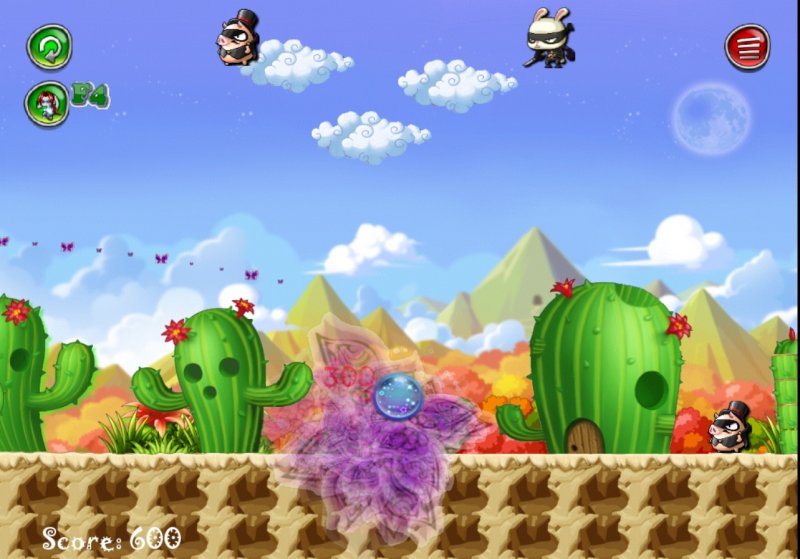Restart the level with the green arrow button
This screenshot has width=800, height=559.
coord(48,46)
